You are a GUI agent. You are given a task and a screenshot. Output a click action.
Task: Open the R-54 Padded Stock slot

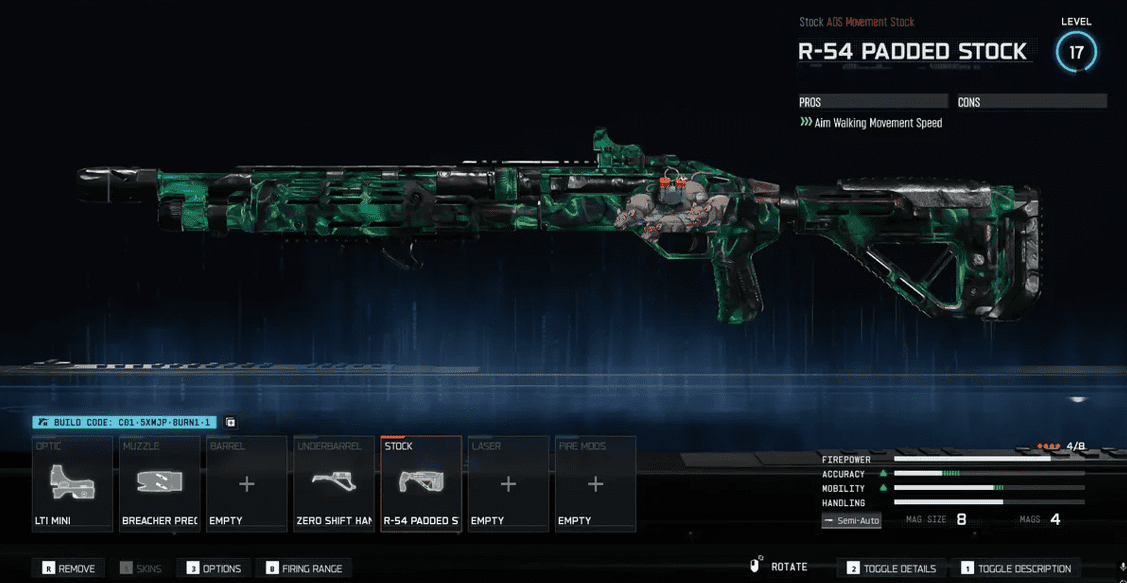pos(421,484)
